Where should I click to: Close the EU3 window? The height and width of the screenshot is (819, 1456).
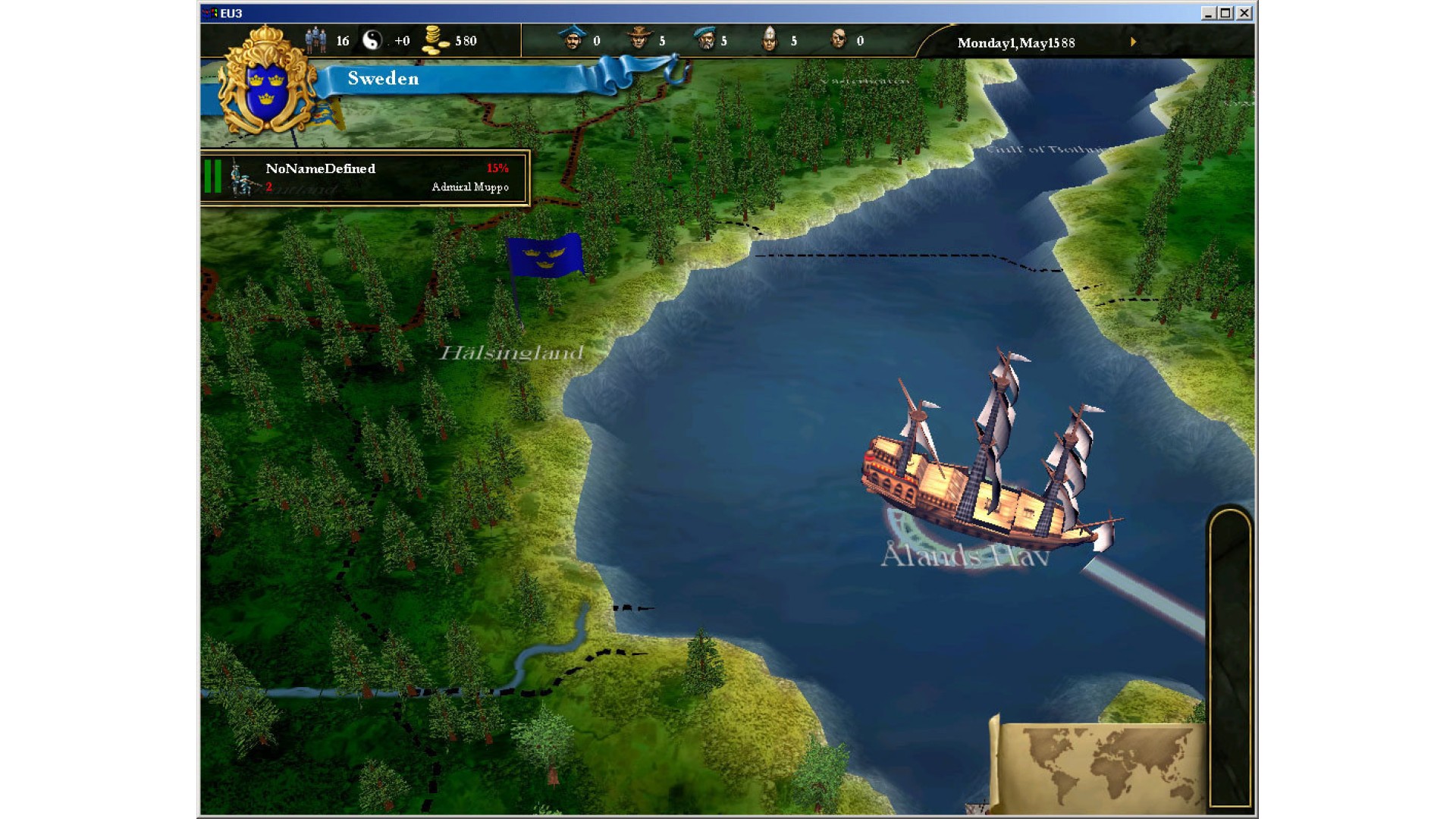(1244, 13)
